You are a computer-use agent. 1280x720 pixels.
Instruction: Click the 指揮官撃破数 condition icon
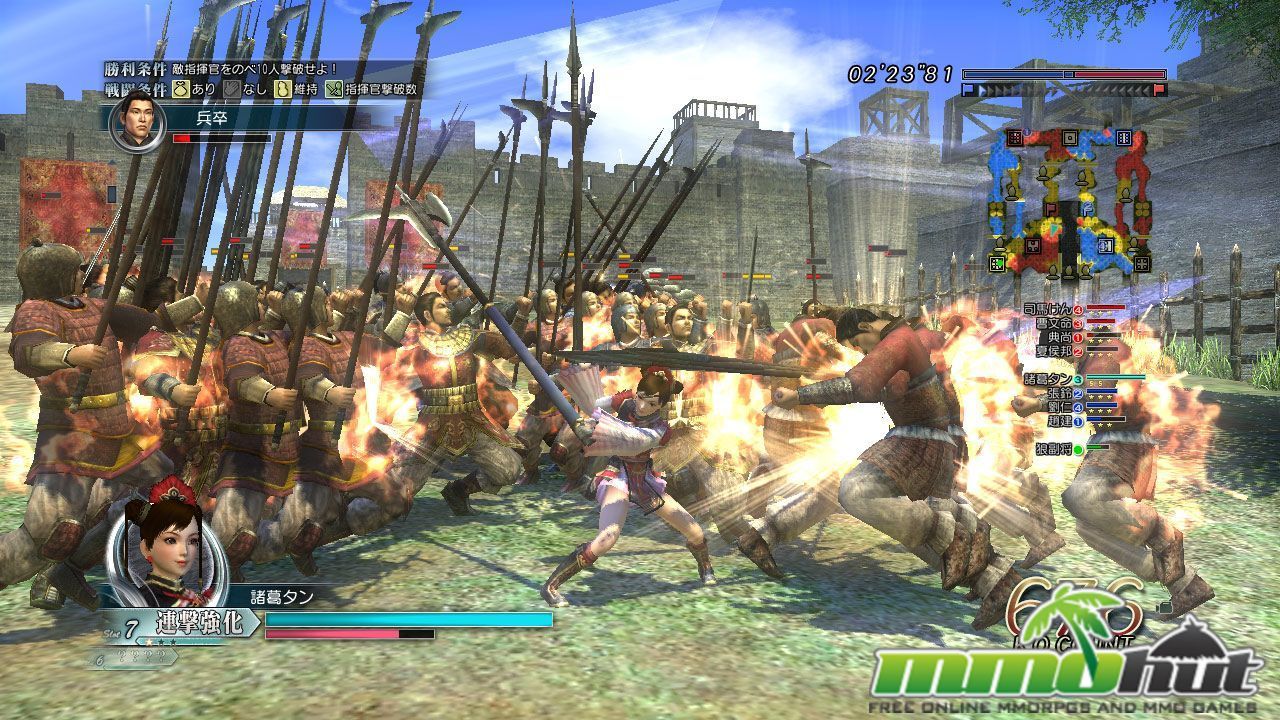tap(333, 89)
